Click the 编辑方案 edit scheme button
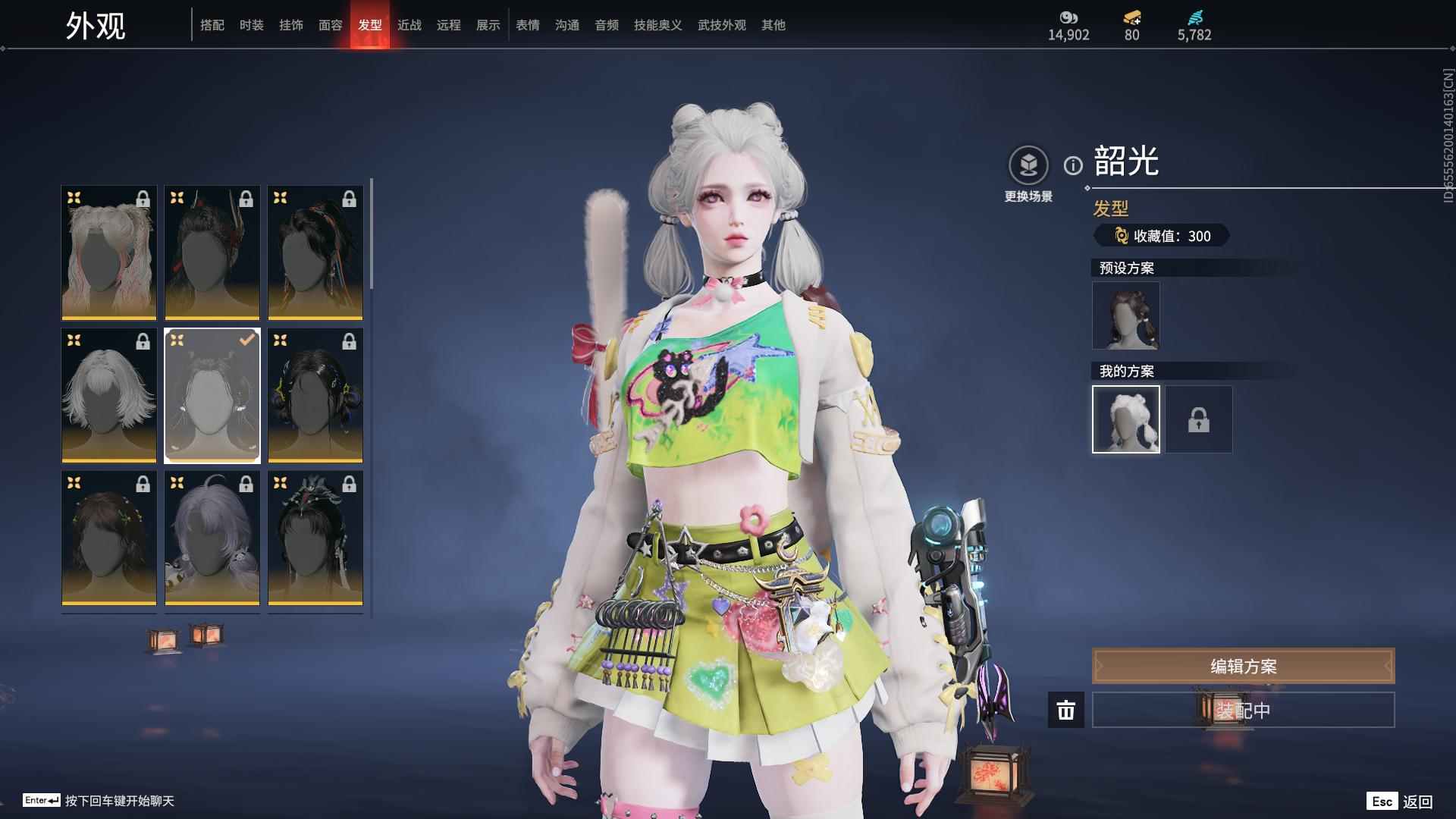The width and height of the screenshot is (1456, 819). point(1243,666)
